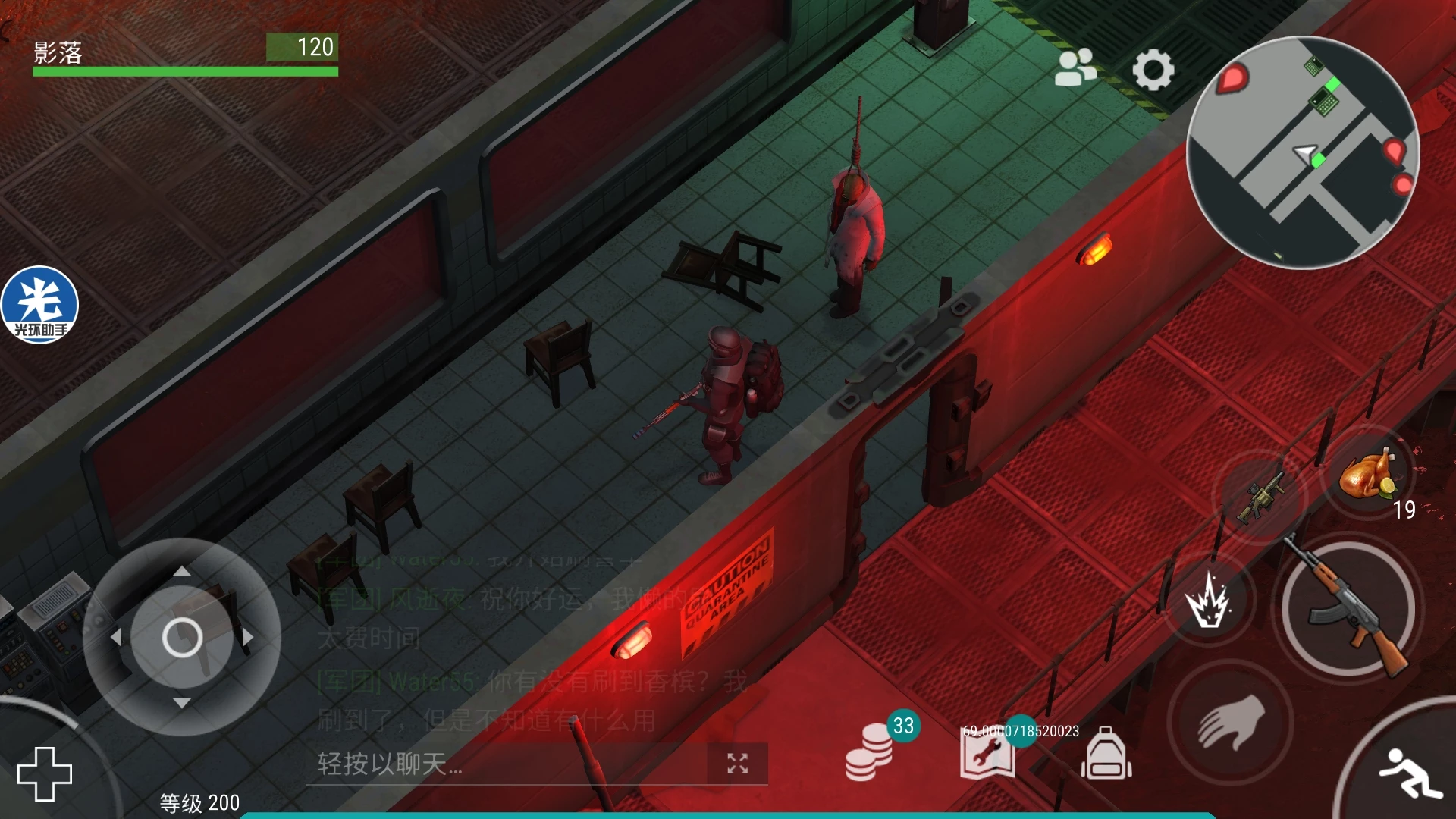Tap the virtual joystick center

coord(182,637)
